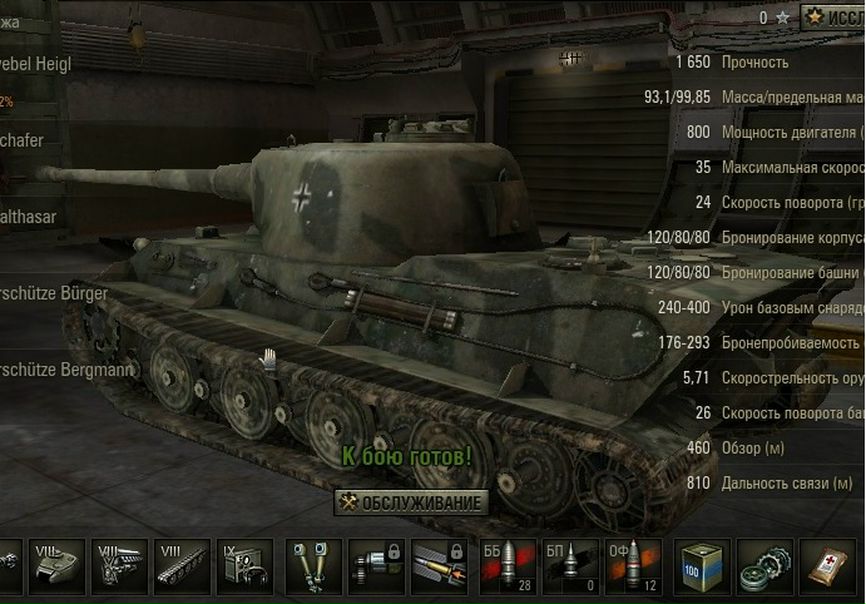Select the ББ shells slot with 28 rounds

pos(508,567)
